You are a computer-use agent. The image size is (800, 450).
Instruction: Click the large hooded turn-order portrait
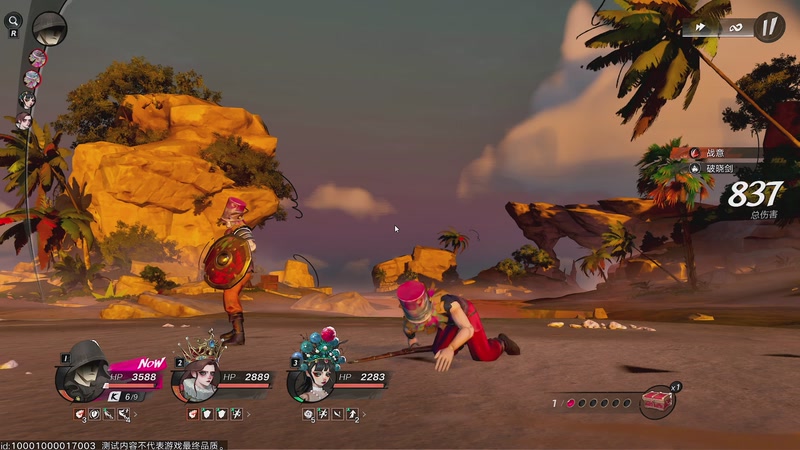pos(49,27)
